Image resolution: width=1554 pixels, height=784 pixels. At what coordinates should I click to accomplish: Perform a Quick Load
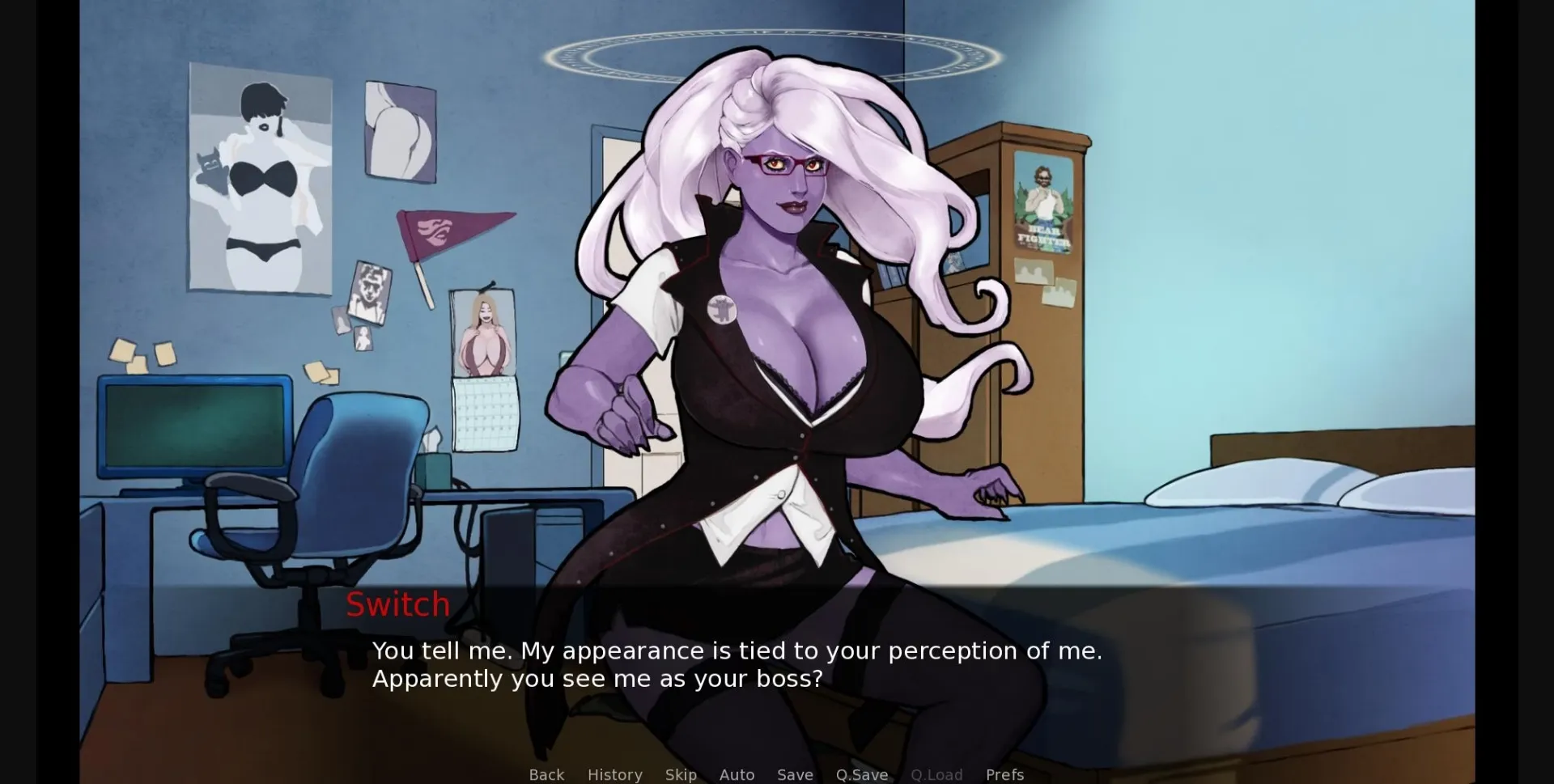[936, 774]
